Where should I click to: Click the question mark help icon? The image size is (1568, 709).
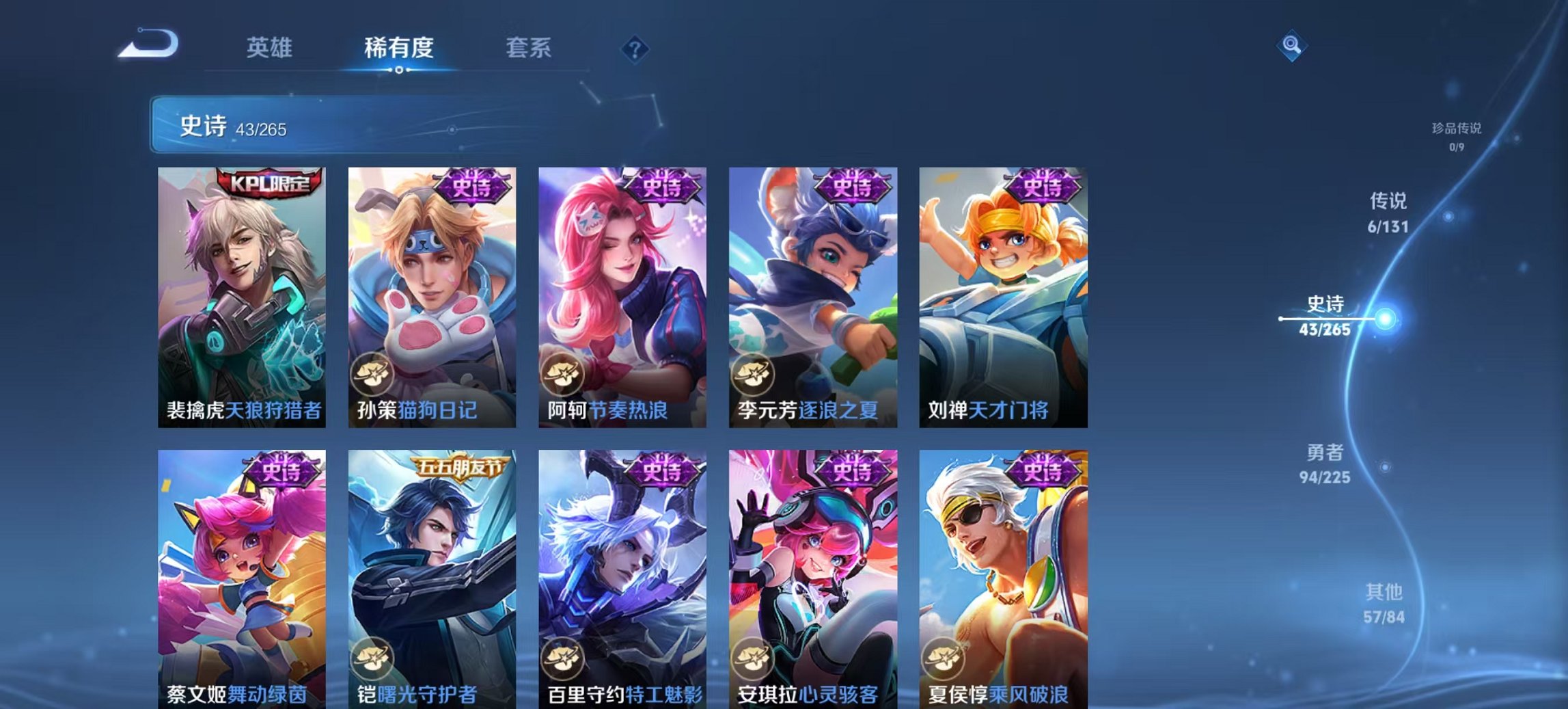coord(635,49)
